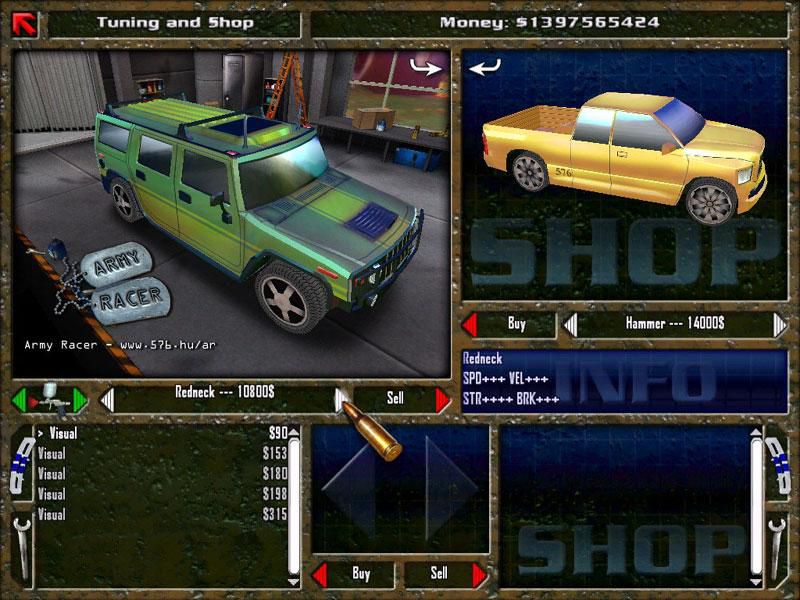The width and height of the screenshot is (800, 600).
Task: Select the $315 Visual upgrade
Action: 160,514
